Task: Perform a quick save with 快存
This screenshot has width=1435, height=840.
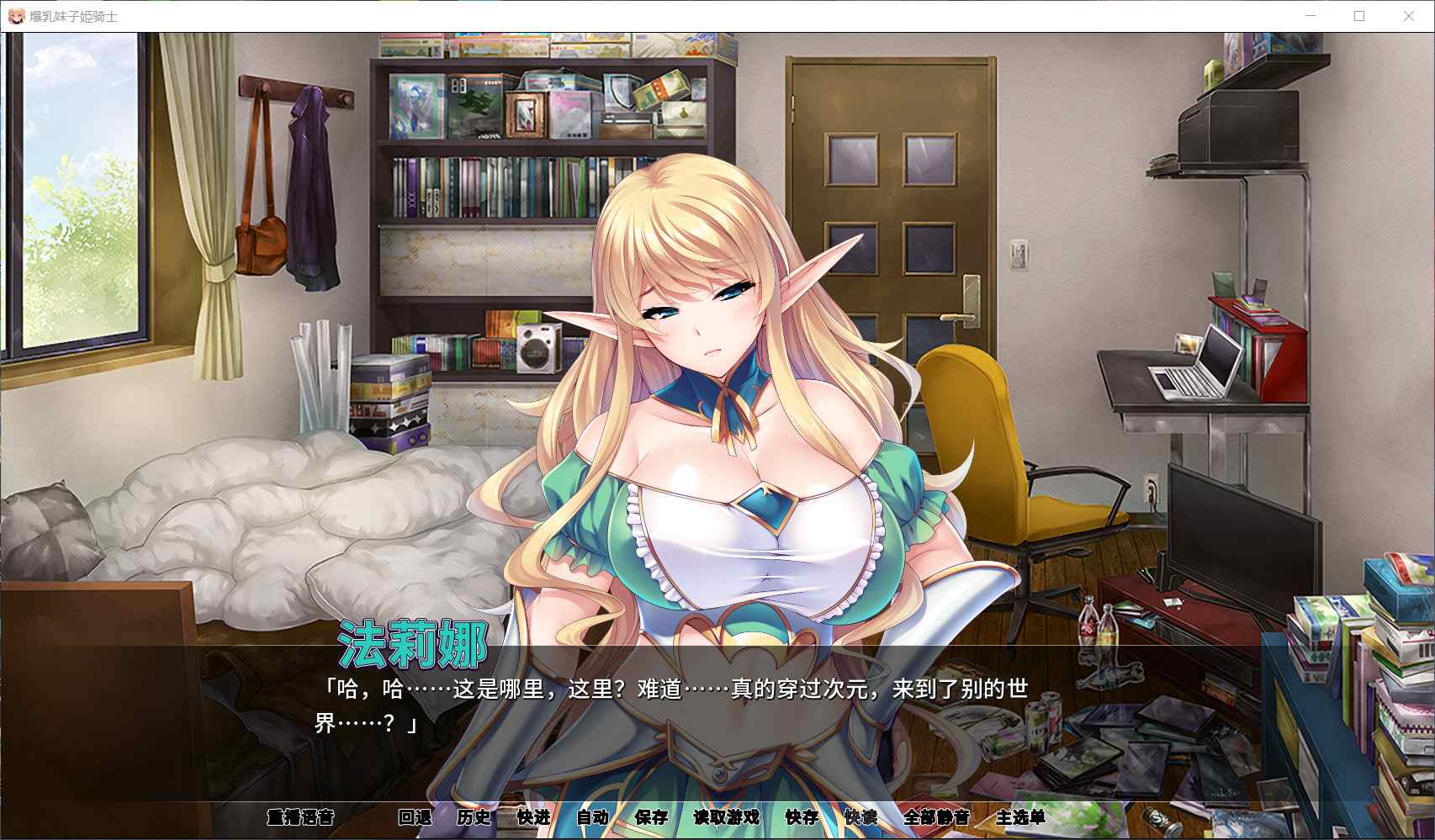Action: (x=799, y=817)
